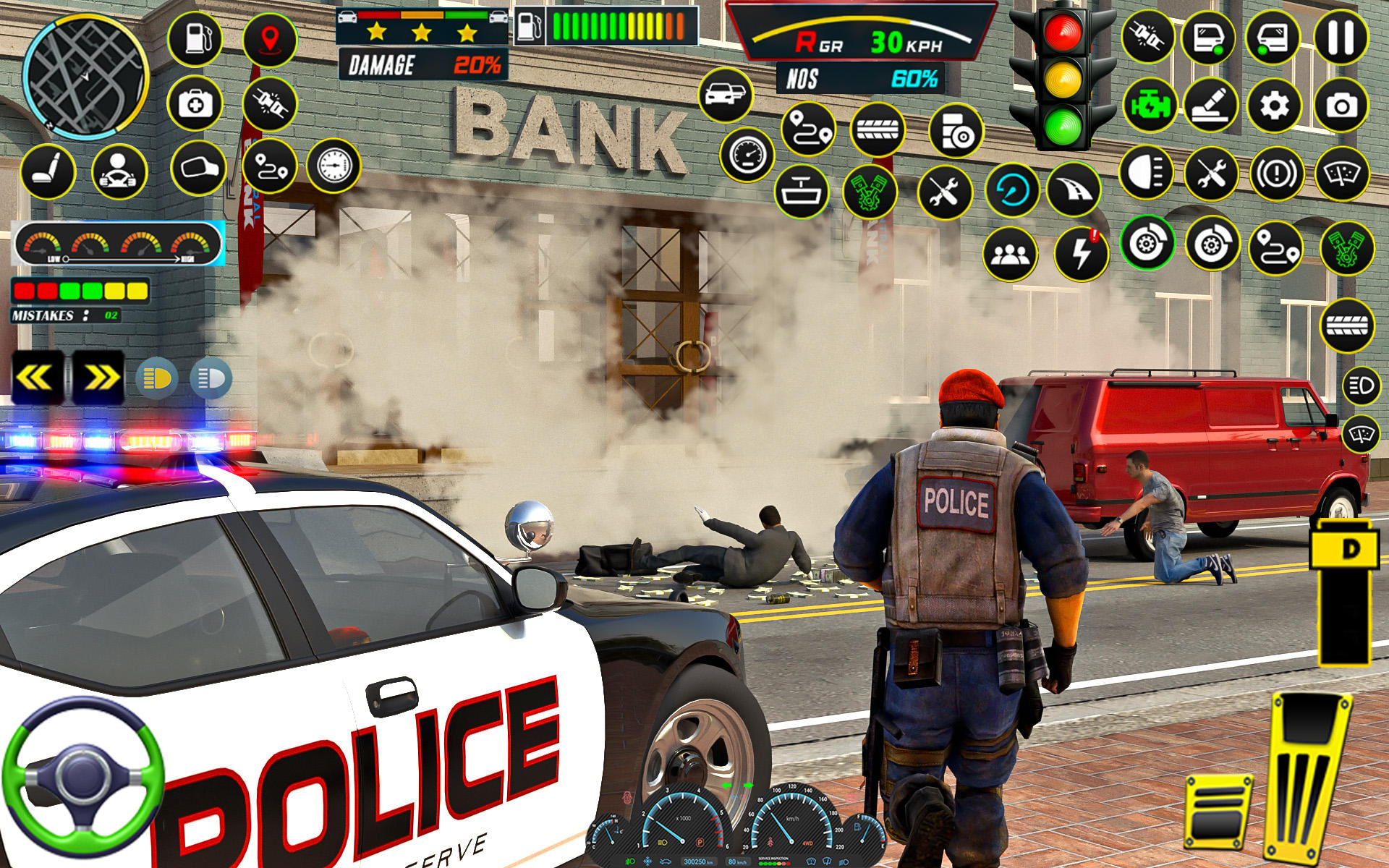
Task: Select the green engine diagnostics icon
Action: coord(1151,103)
